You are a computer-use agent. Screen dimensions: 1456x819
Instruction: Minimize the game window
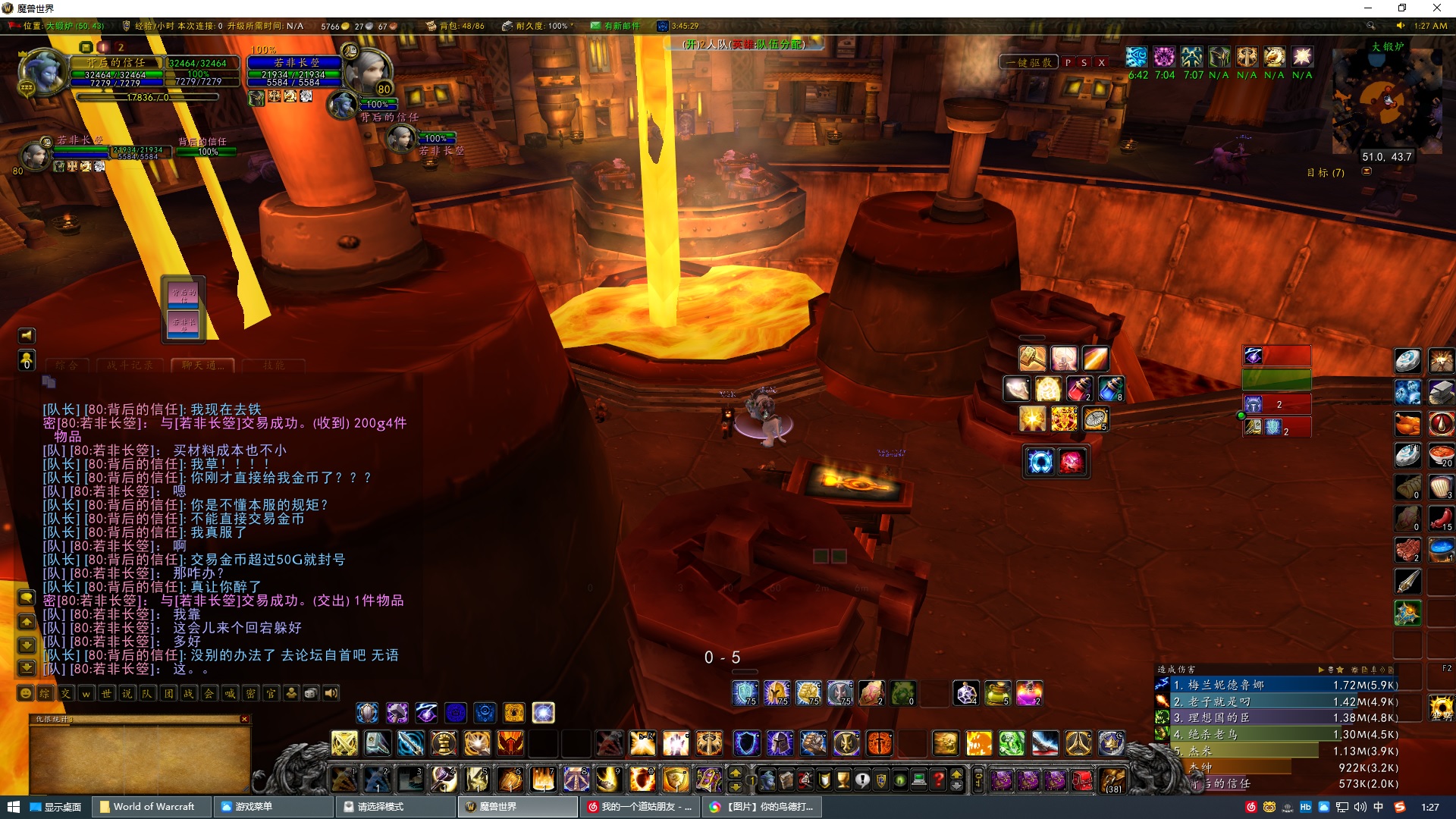[x=1368, y=8]
